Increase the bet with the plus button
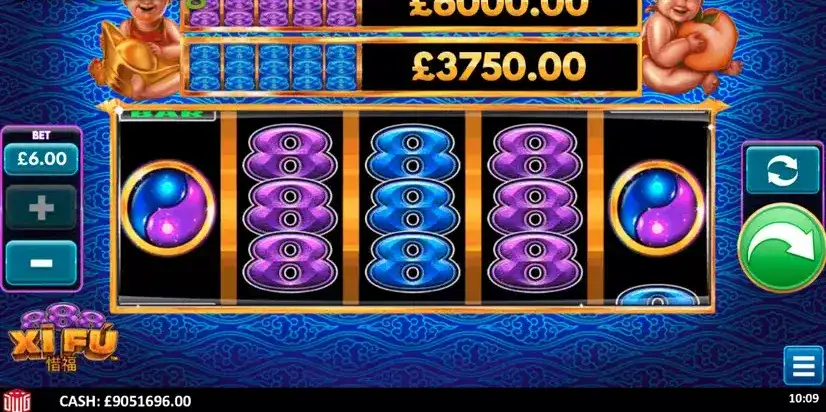 pyautogui.click(x=41, y=209)
